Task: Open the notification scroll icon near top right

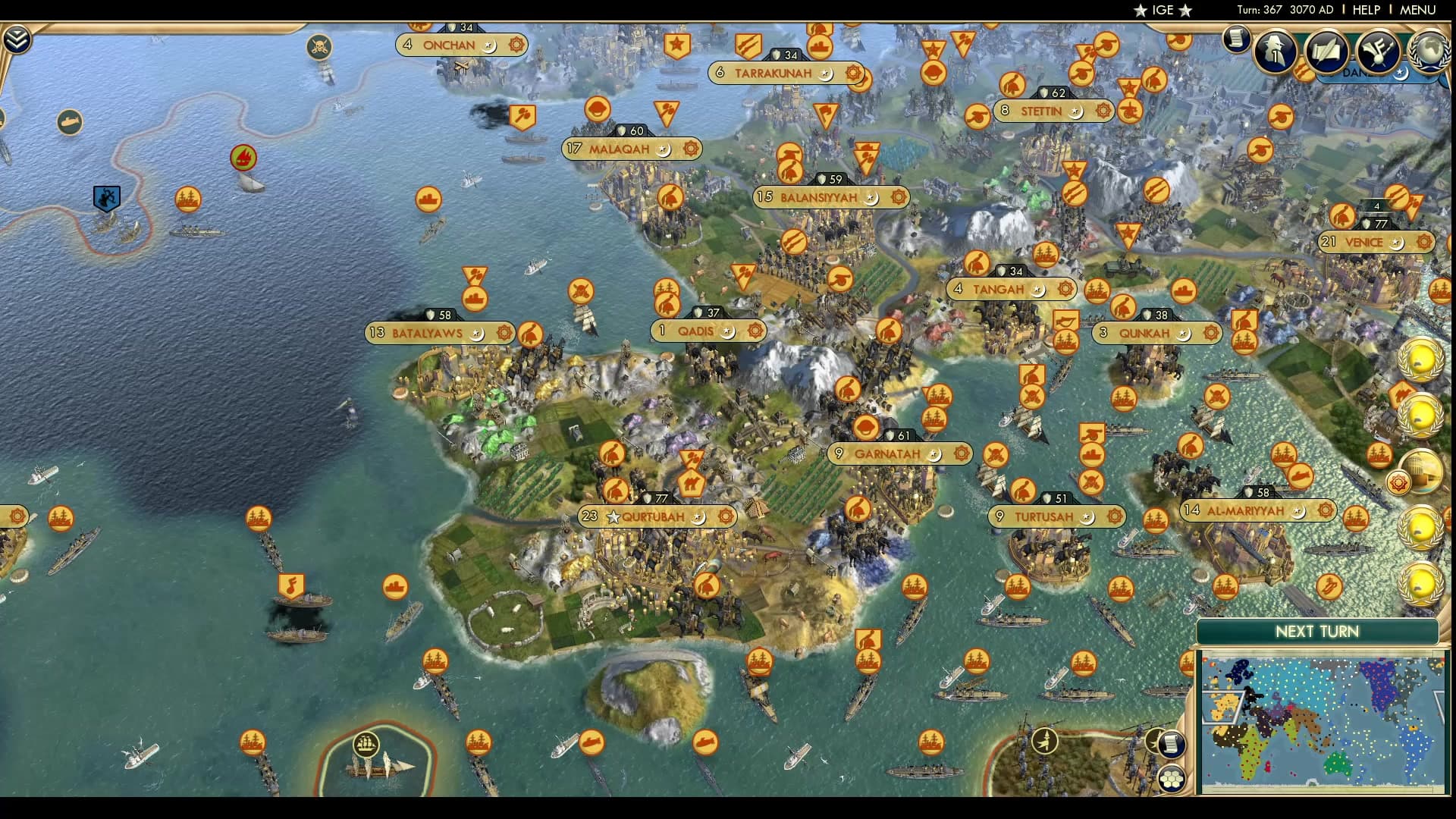Action: (1235, 39)
